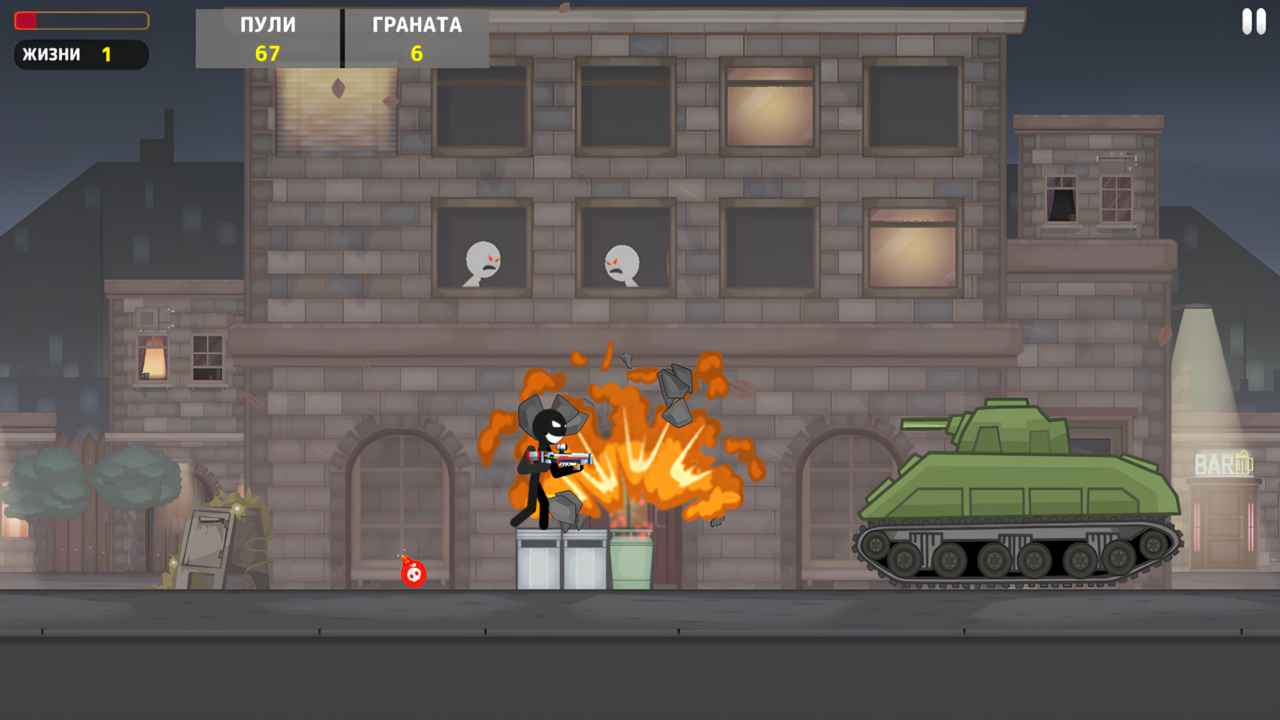This screenshot has width=1280, height=720.
Task: Switch to the ПУЛИ tab
Action: [267, 24]
